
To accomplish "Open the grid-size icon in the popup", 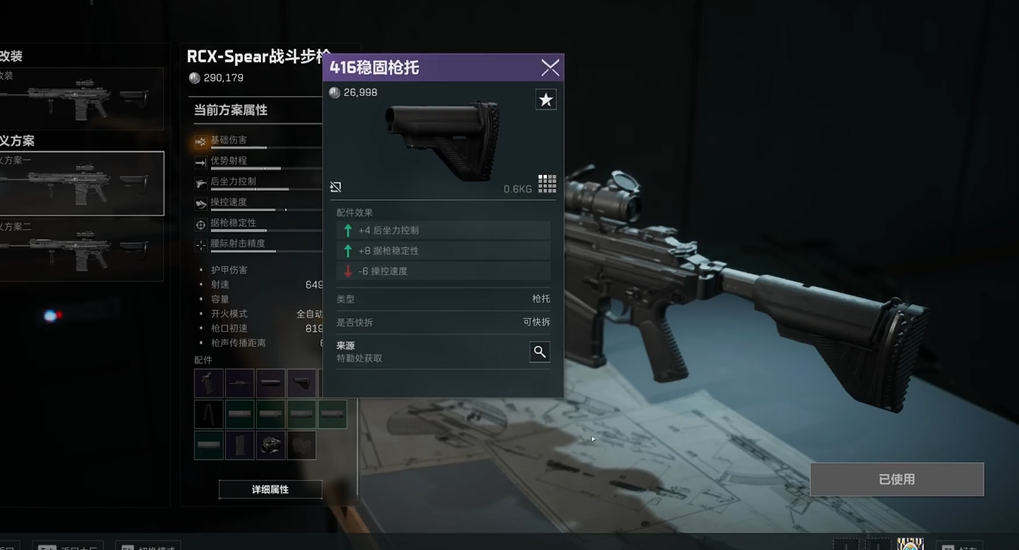I will tap(547, 183).
